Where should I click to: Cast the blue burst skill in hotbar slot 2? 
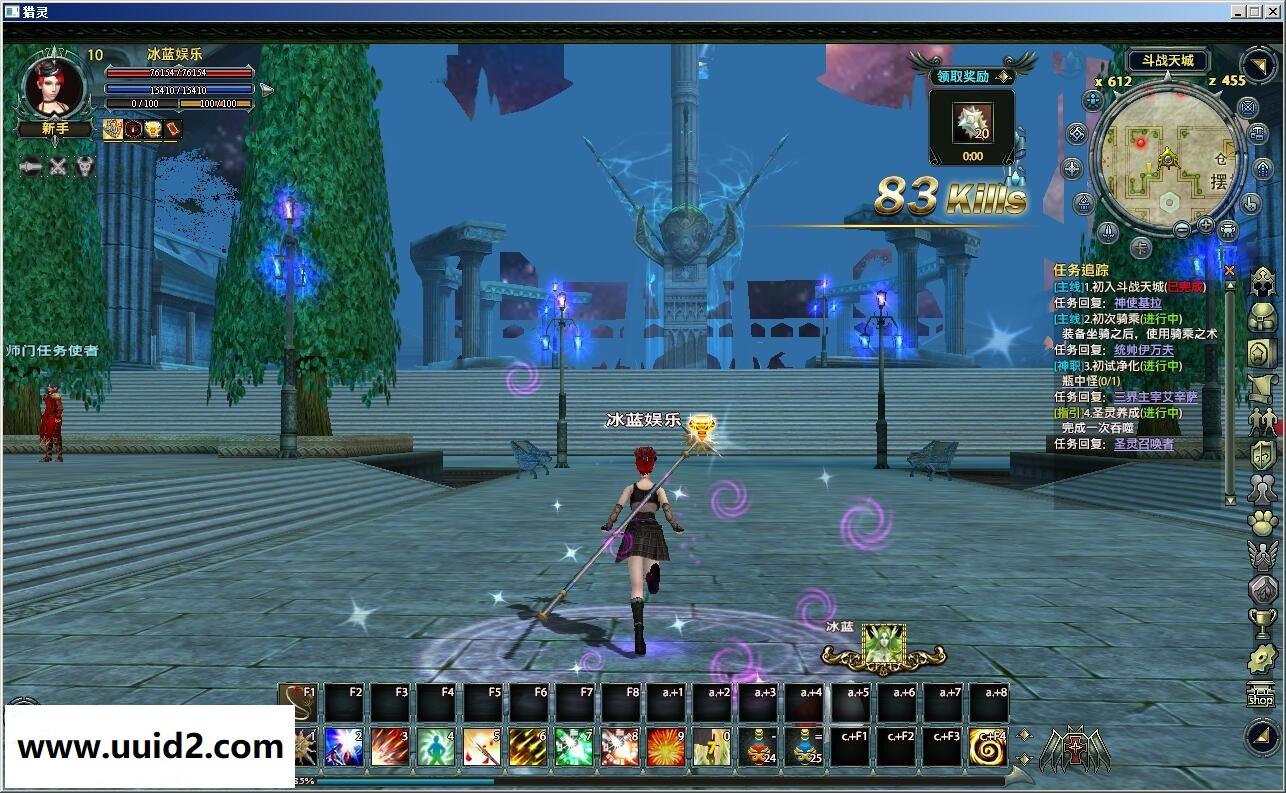pyautogui.click(x=344, y=750)
